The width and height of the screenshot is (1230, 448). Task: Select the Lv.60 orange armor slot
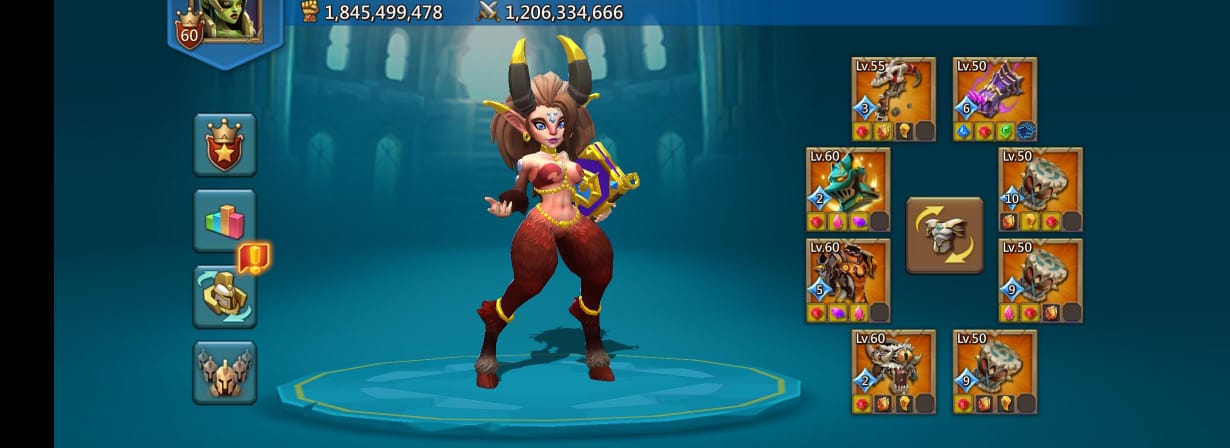click(x=848, y=280)
